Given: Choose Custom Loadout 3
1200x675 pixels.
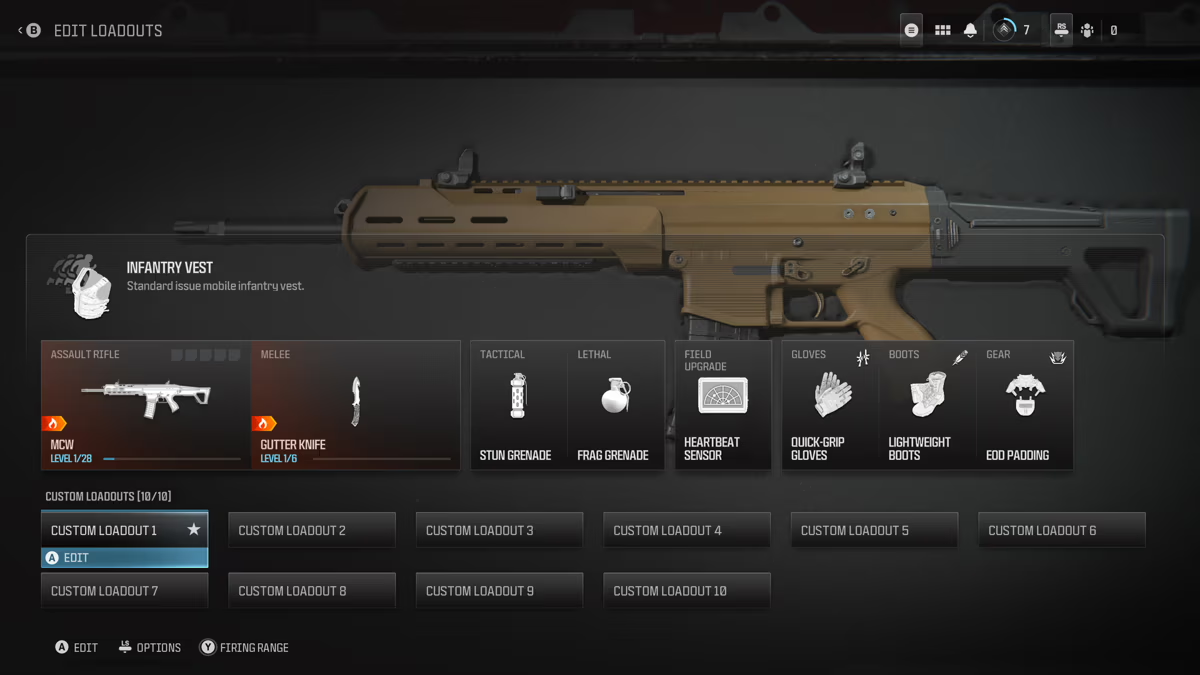Looking at the screenshot, I should pos(499,530).
